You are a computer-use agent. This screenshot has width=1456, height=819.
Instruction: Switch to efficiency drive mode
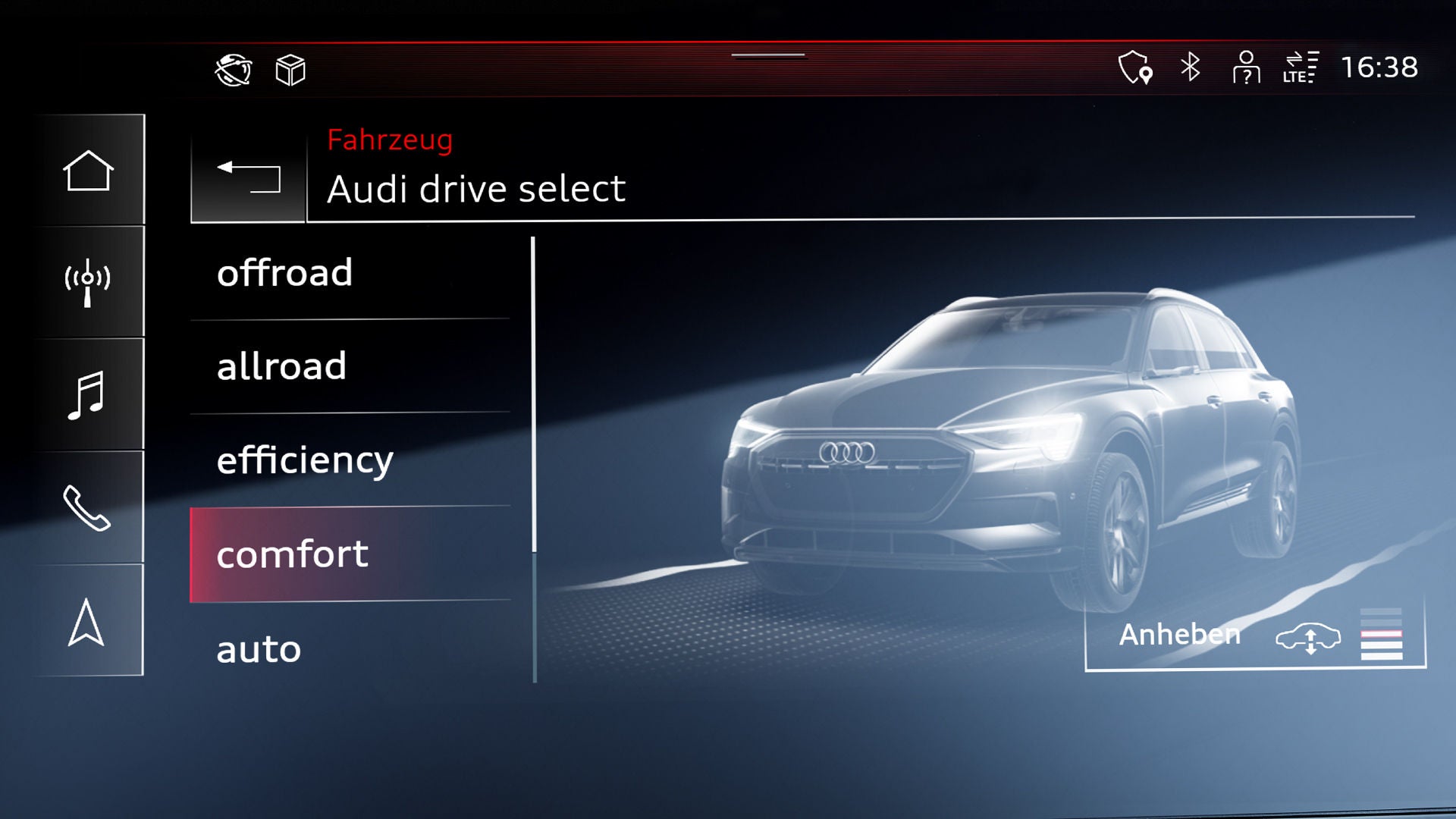pyautogui.click(x=349, y=460)
